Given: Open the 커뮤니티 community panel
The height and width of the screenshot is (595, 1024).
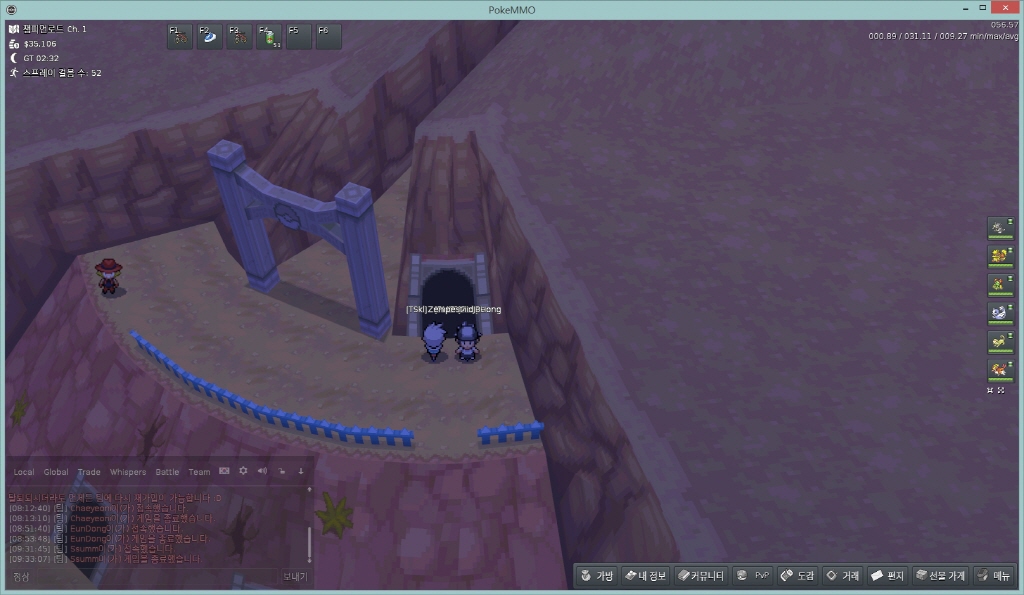Looking at the screenshot, I should pos(699,576).
